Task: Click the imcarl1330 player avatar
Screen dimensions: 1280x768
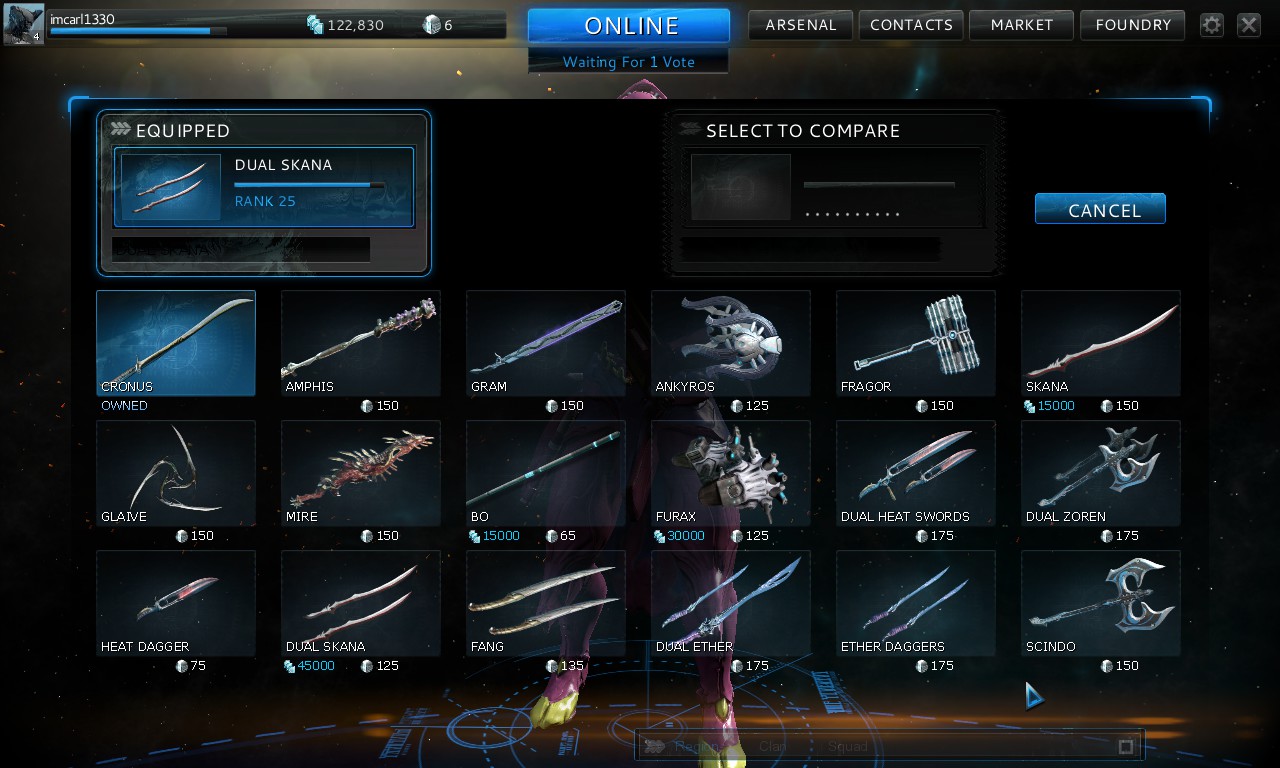Action: pyautogui.click(x=24, y=25)
